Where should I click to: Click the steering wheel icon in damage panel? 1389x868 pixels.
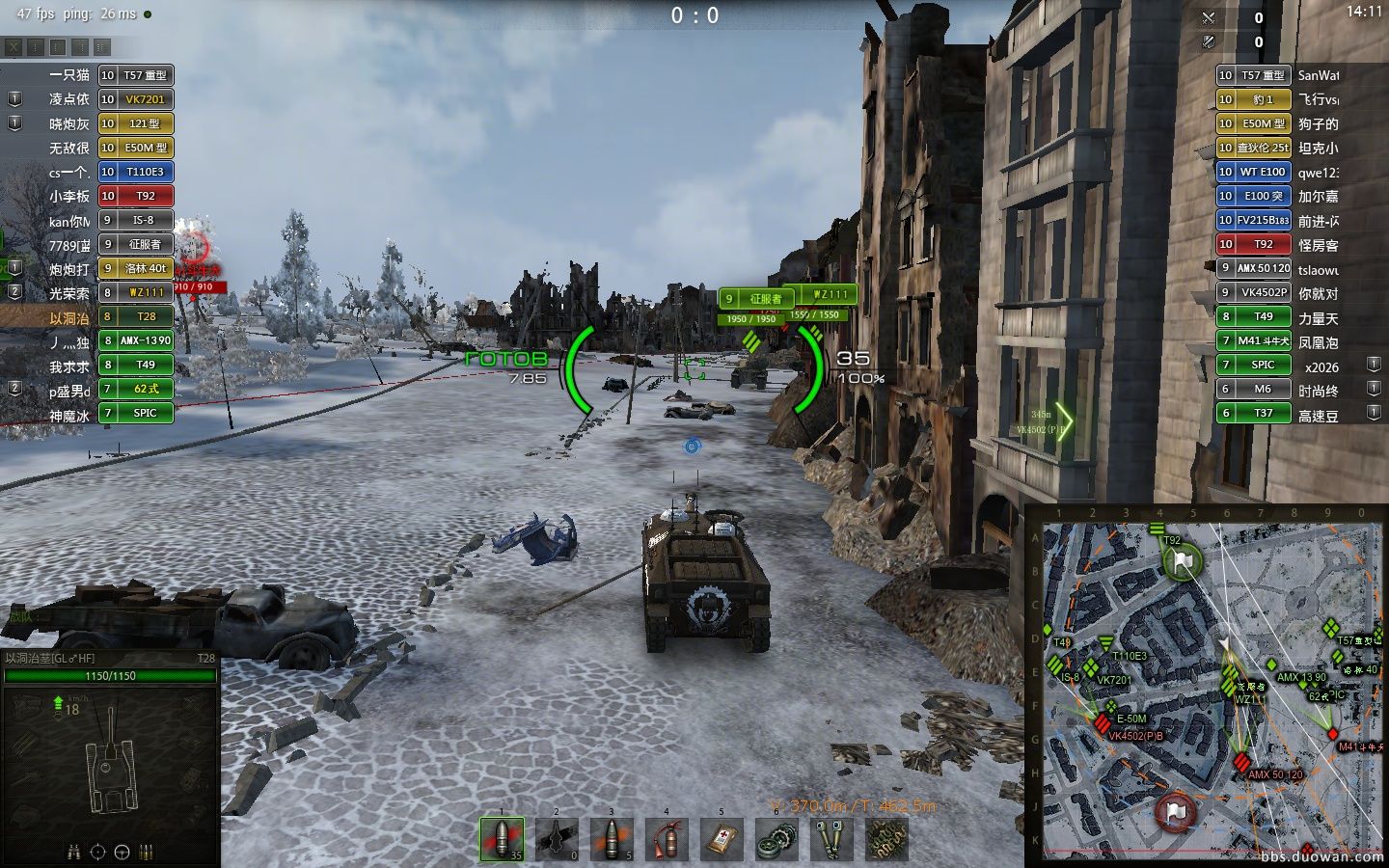(x=122, y=852)
